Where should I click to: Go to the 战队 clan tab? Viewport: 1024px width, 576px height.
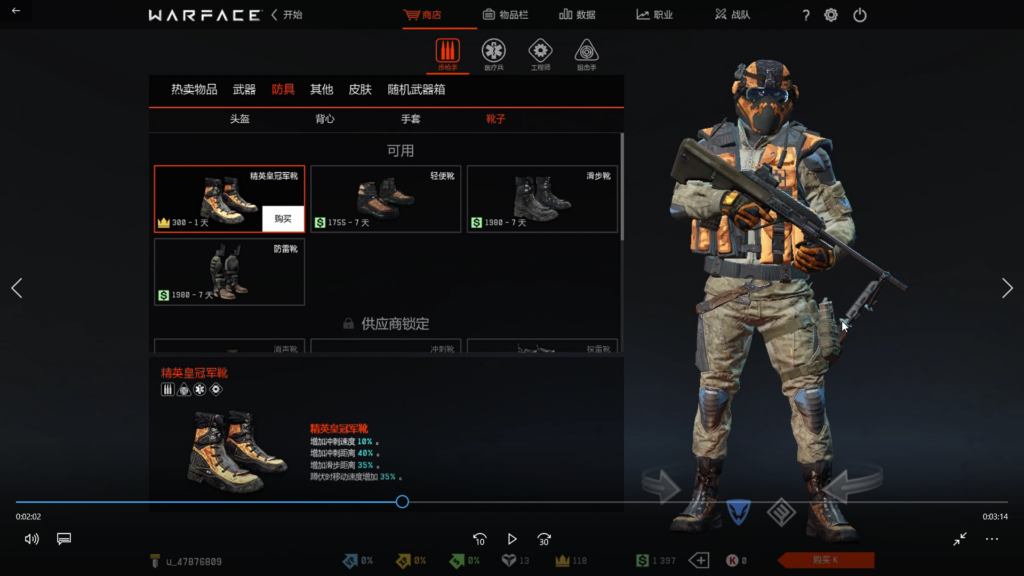click(735, 15)
